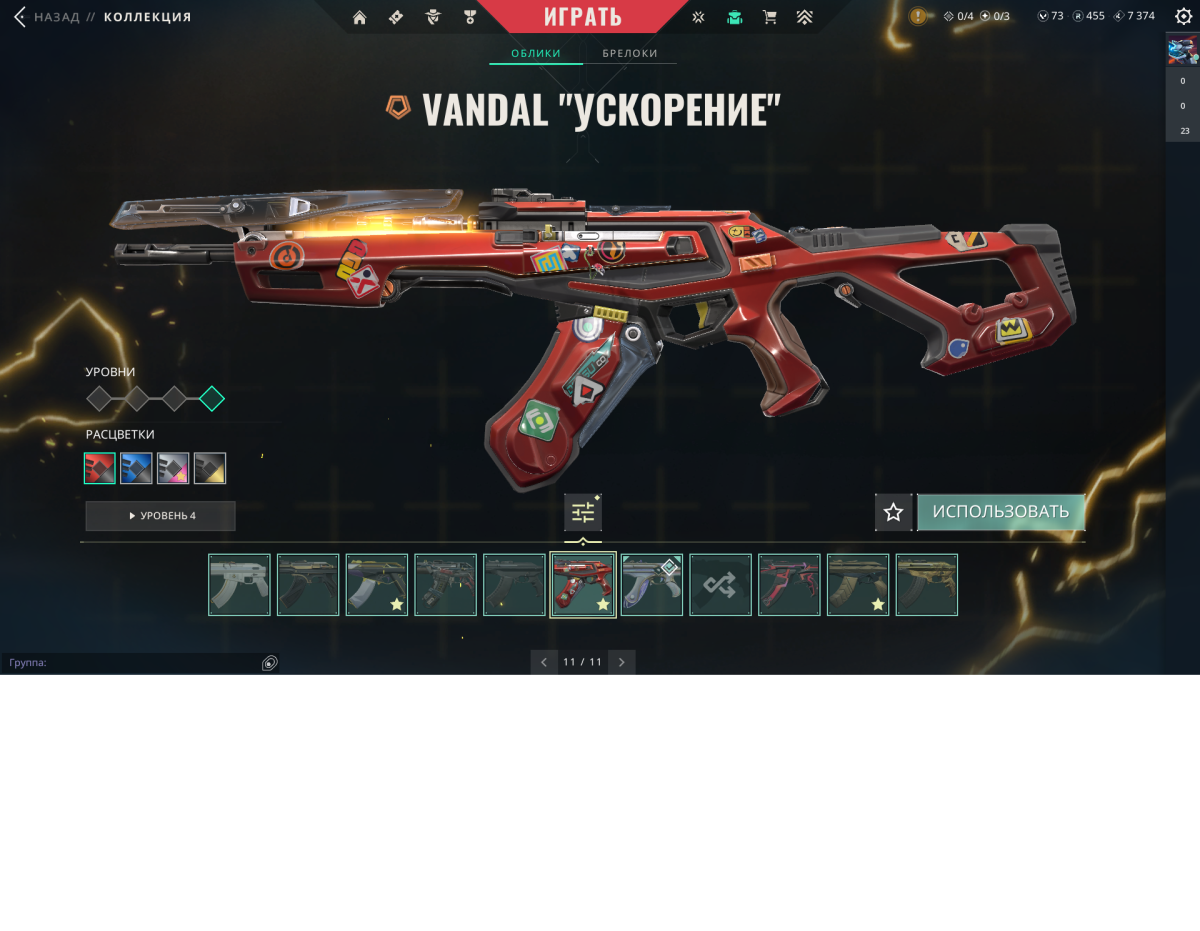Image resolution: width=1200 pixels, height=931 pixels.
Task: Switch to the БРЕЛОКИ tab
Action: coord(630,53)
